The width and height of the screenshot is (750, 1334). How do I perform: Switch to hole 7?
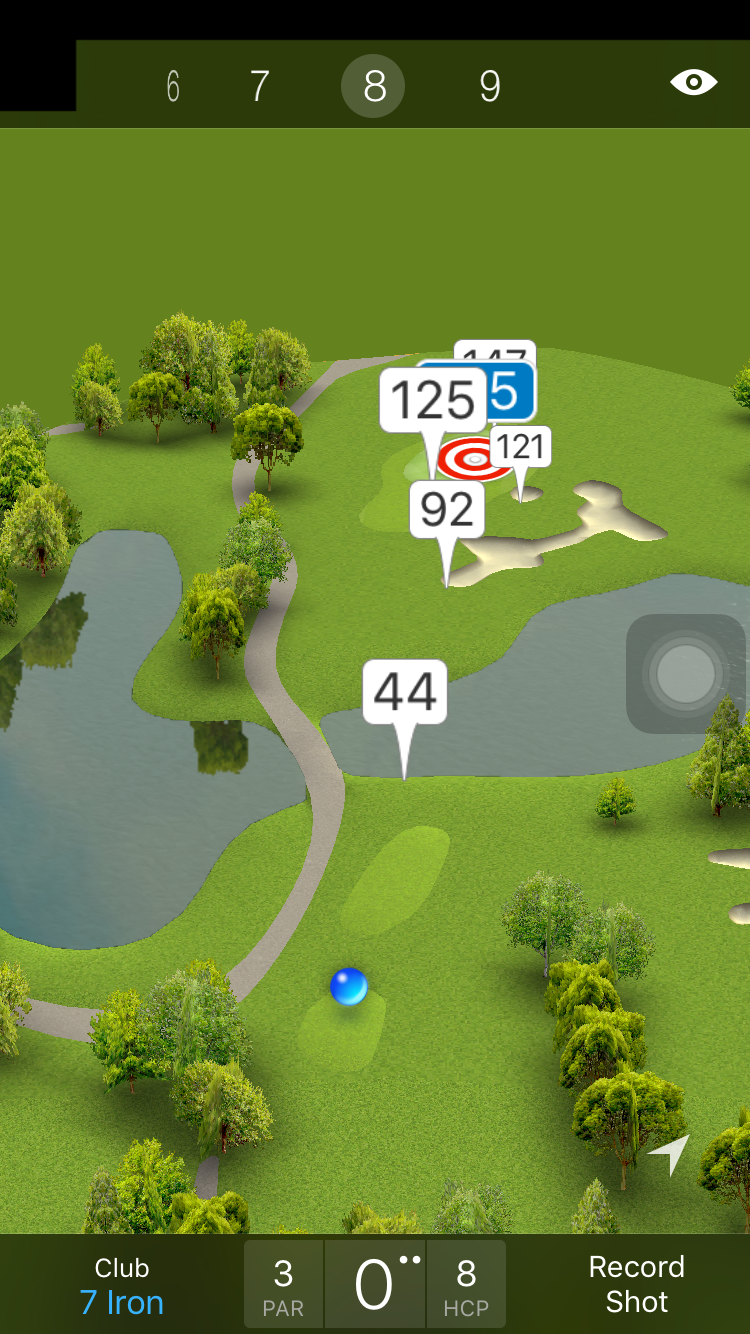pos(259,87)
